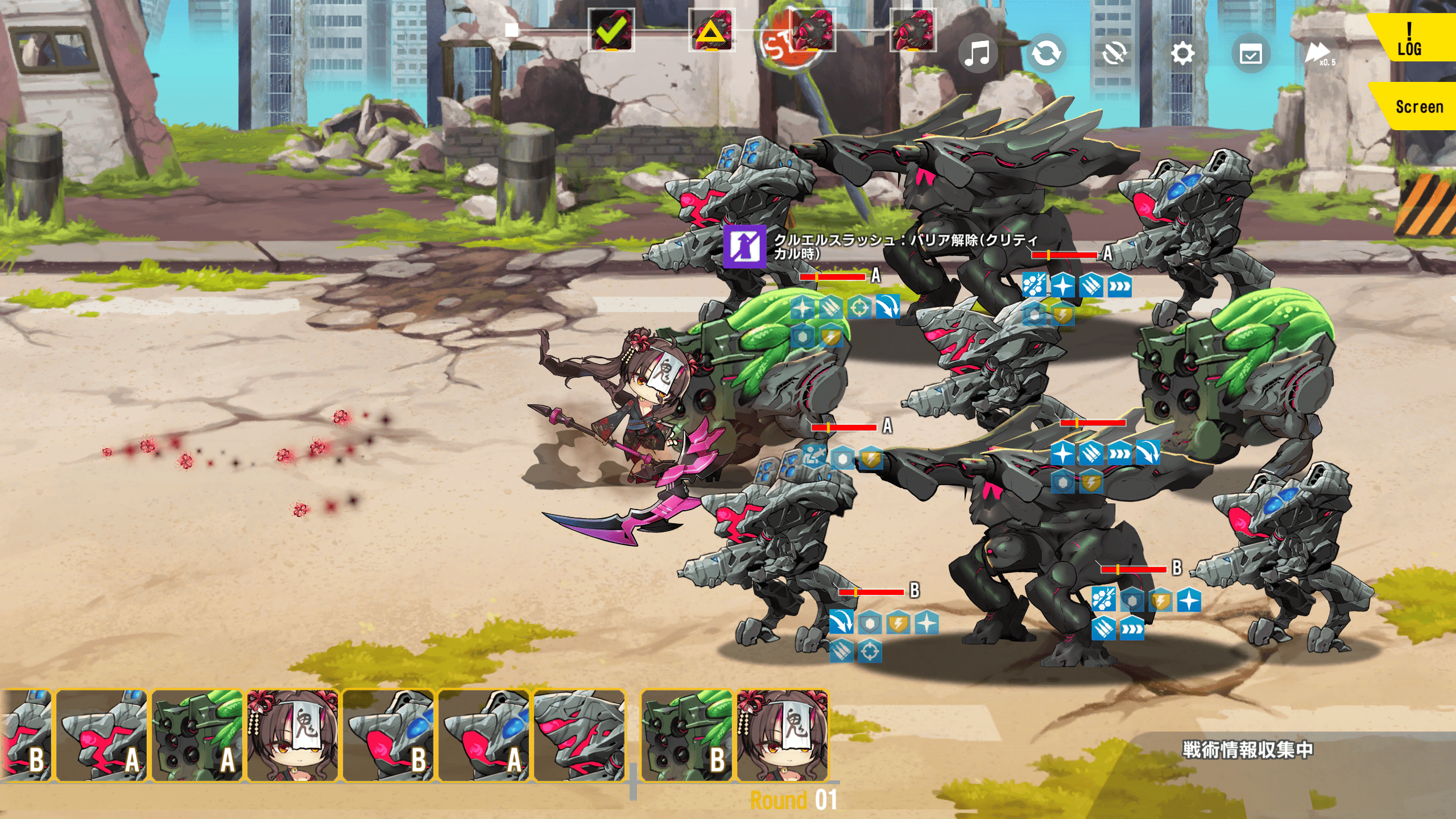Select the completed wave with green checkmark
Image resolution: width=1456 pixels, height=819 pixels.
611,30
